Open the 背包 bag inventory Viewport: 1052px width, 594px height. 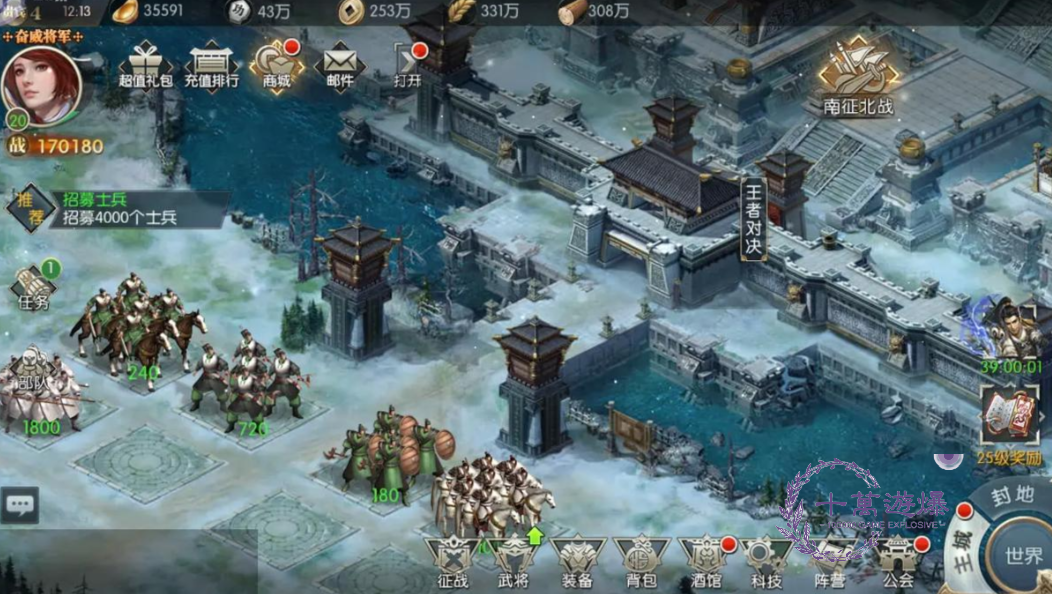641,562
